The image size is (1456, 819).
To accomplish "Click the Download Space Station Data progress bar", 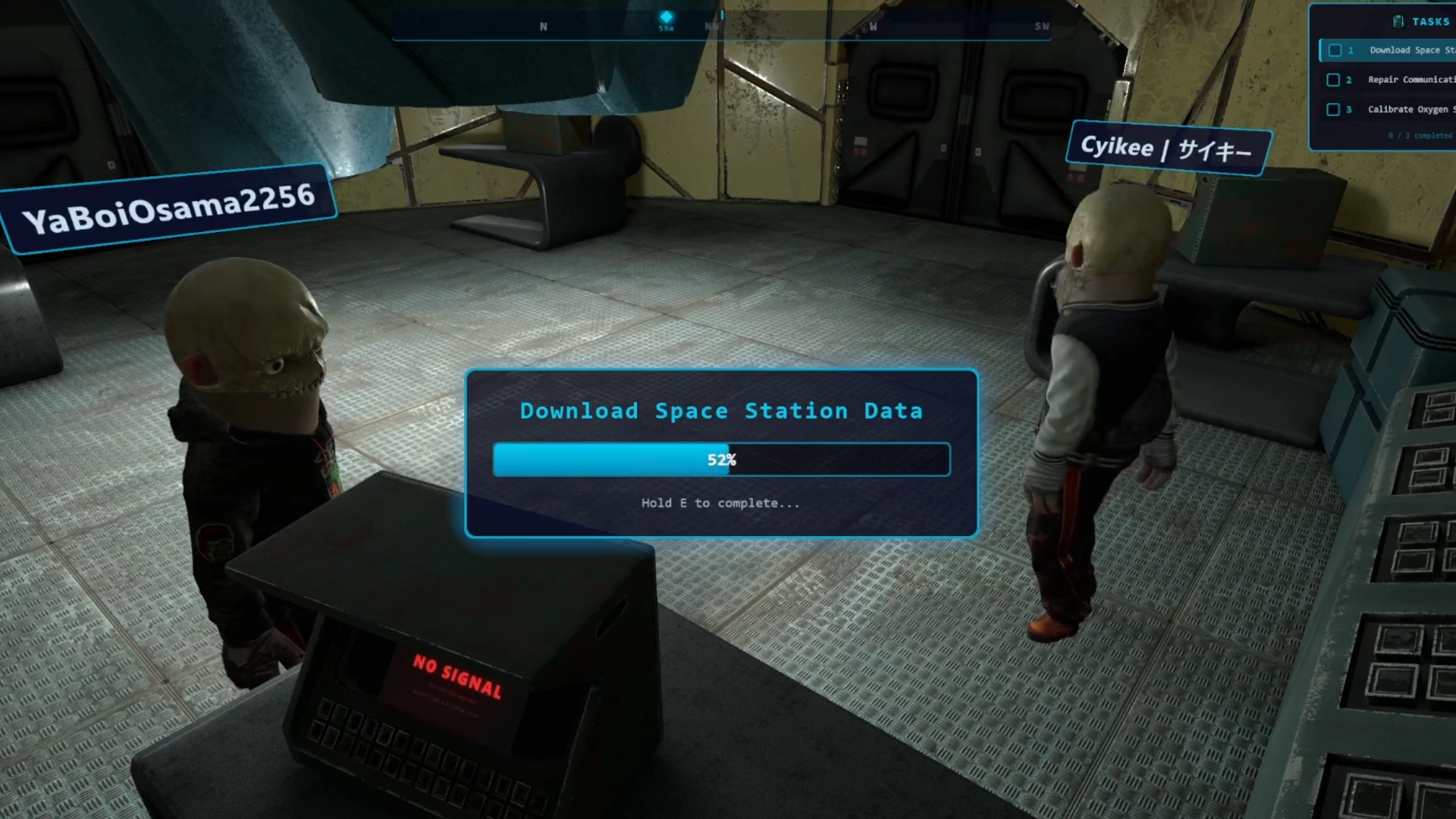I will (721, 460).
